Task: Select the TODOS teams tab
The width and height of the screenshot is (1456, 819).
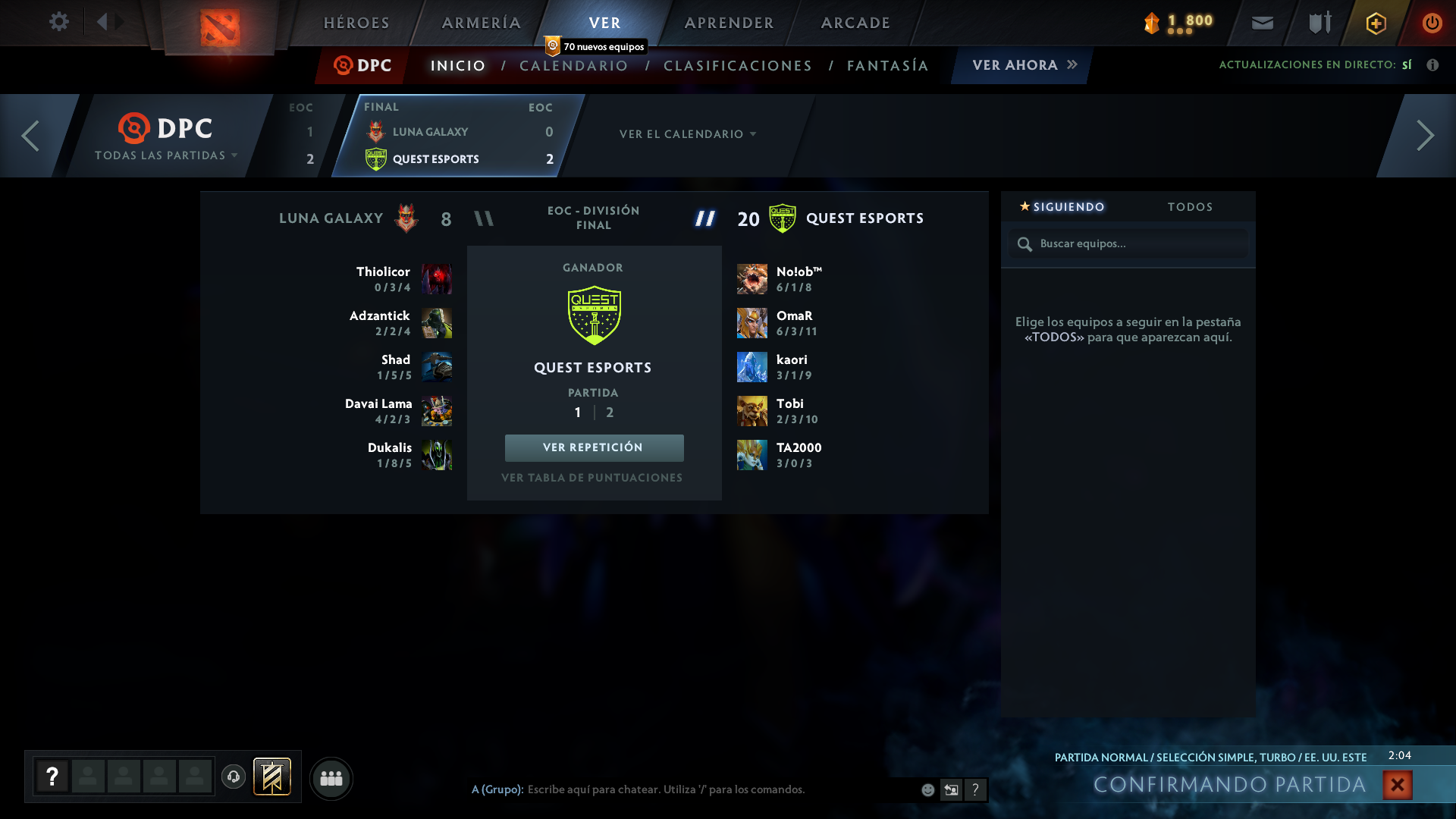Action: [x=1190, y=206]
